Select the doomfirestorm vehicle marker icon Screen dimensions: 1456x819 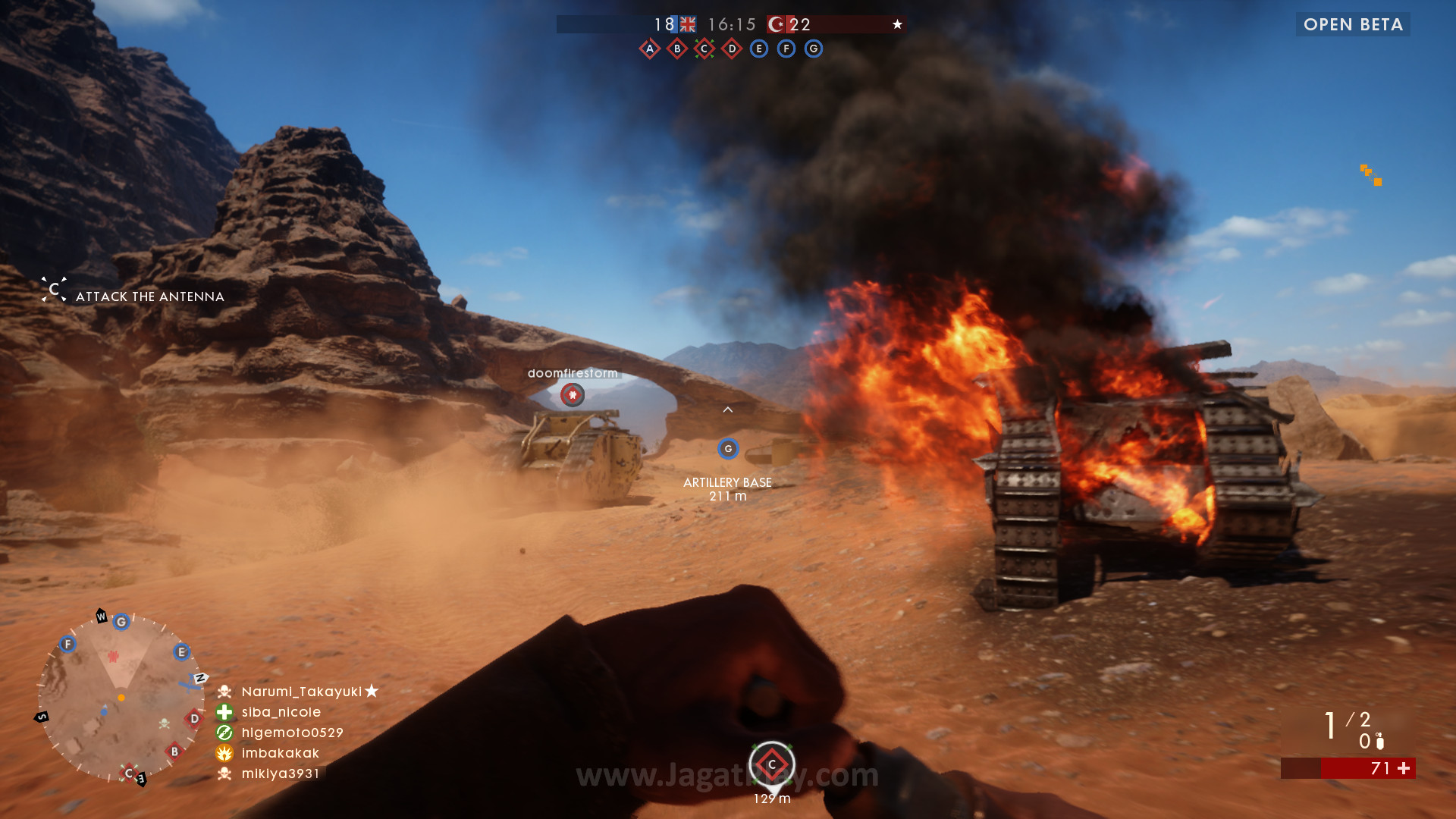pyautogui.click(x=573, y=394)
